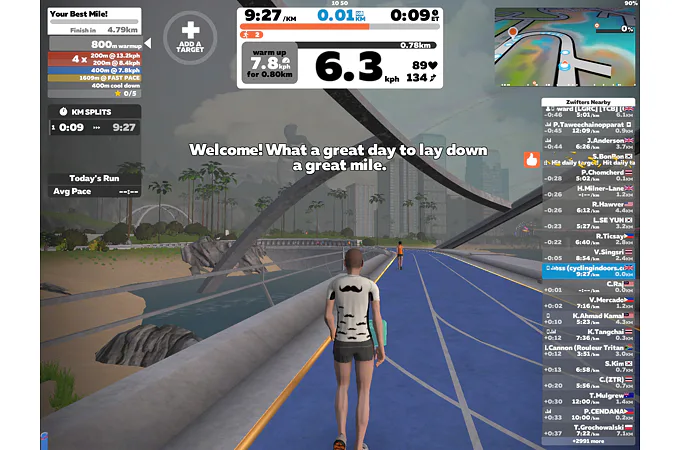Select highlighted cyclingindoors player row

[x=590, y=268]
